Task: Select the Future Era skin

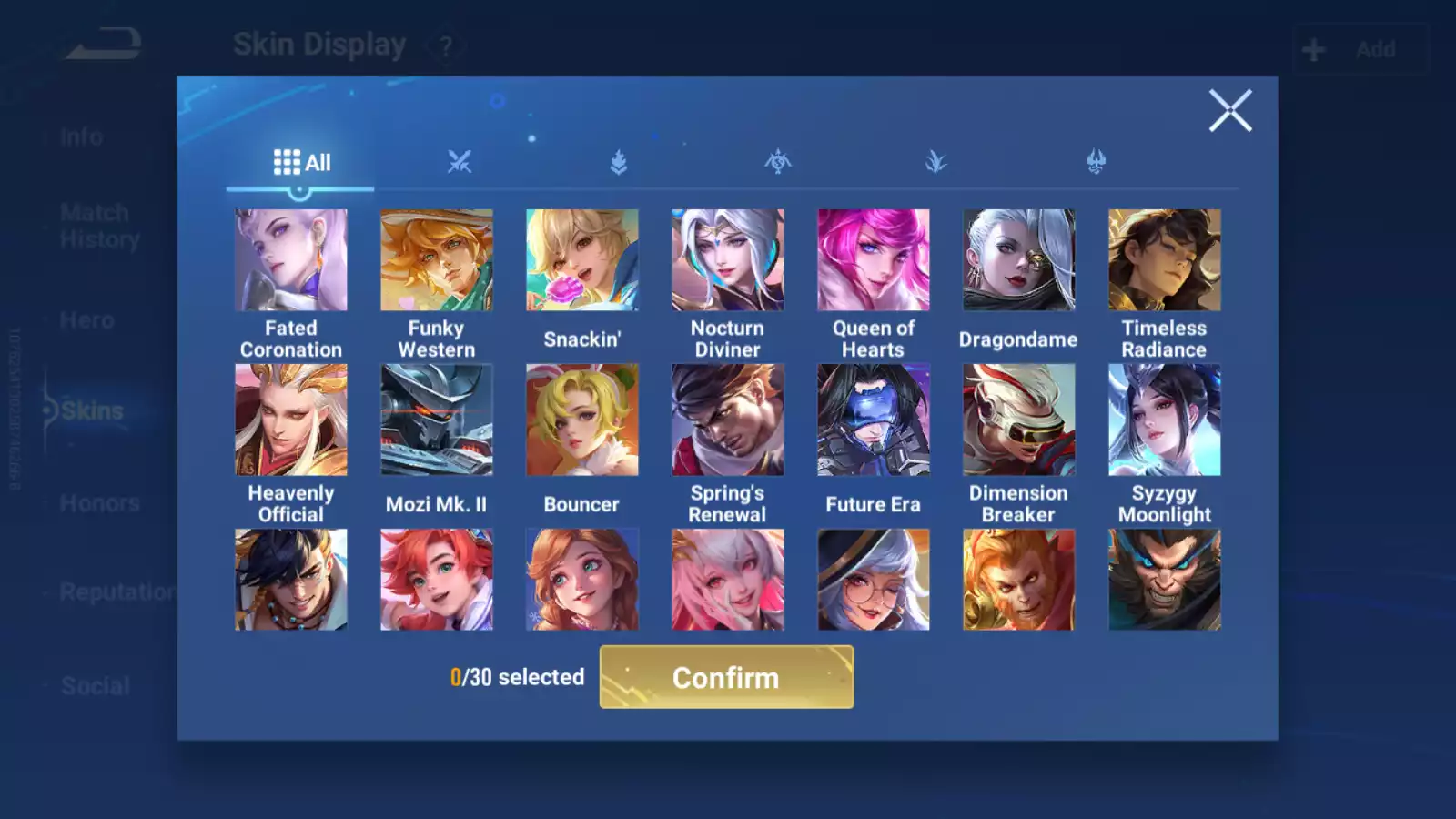Action: pos(873,420)
